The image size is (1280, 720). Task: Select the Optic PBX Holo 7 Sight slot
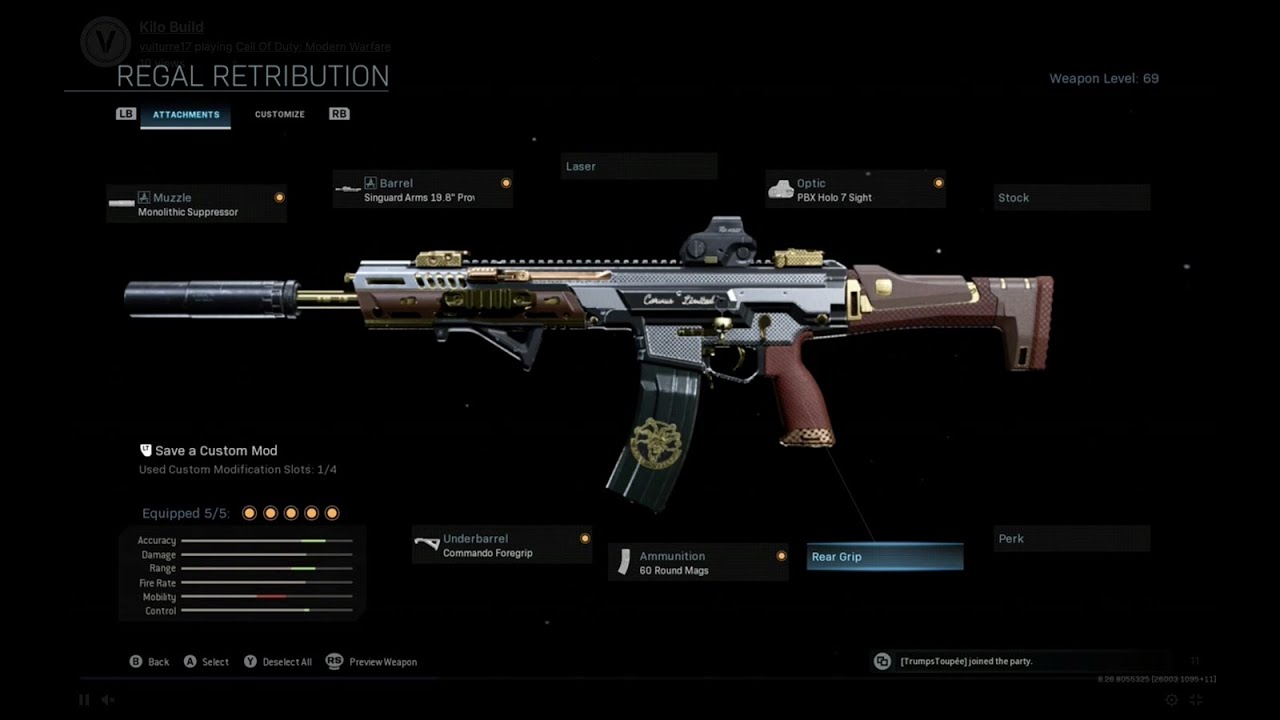click(855, 190)
